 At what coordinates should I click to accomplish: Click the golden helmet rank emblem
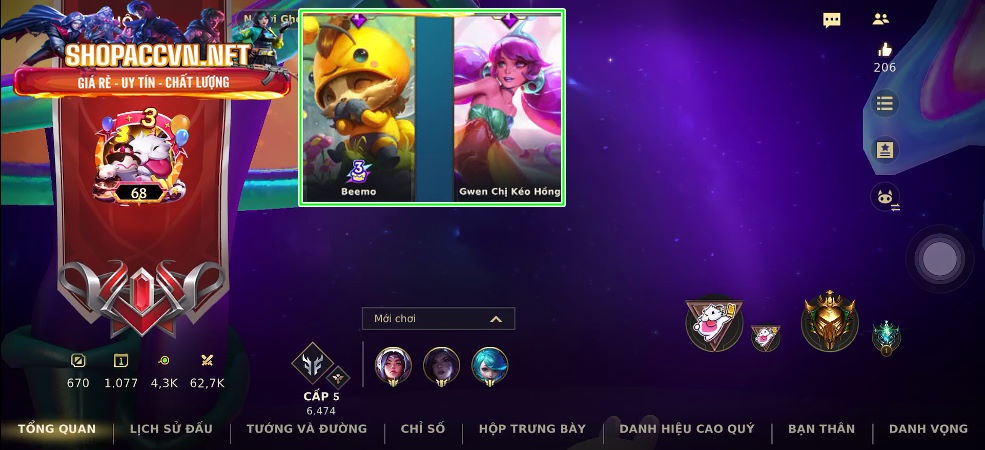tap(830, 322)
